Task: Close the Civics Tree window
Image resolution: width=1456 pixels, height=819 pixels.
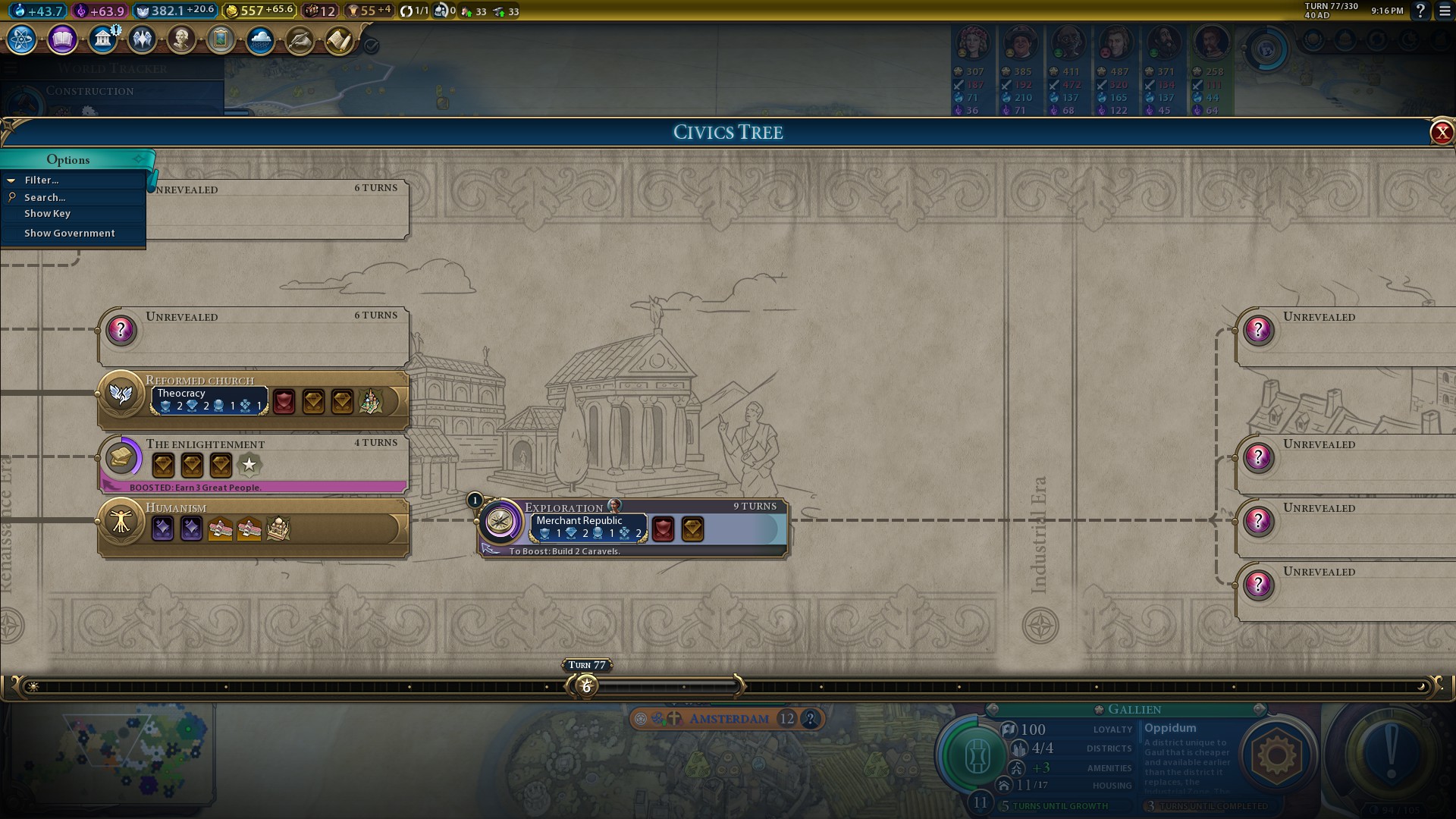Action: click(x=1441, y=133)
